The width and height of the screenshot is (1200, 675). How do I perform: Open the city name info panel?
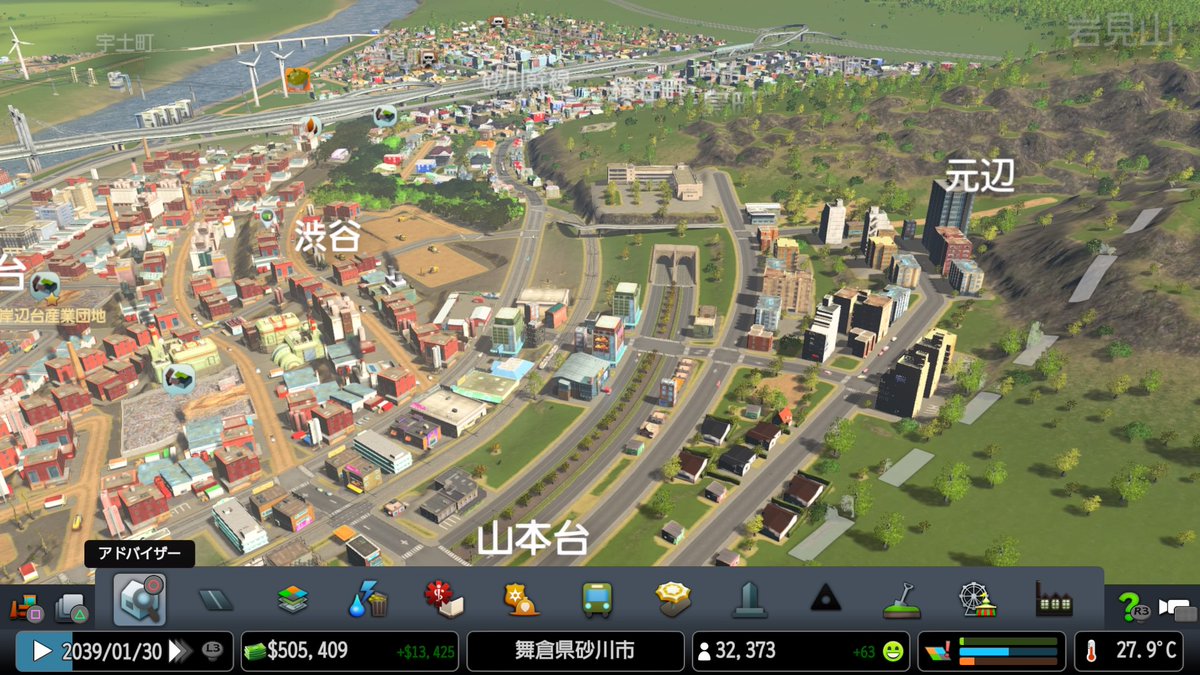tap(575, 651)
